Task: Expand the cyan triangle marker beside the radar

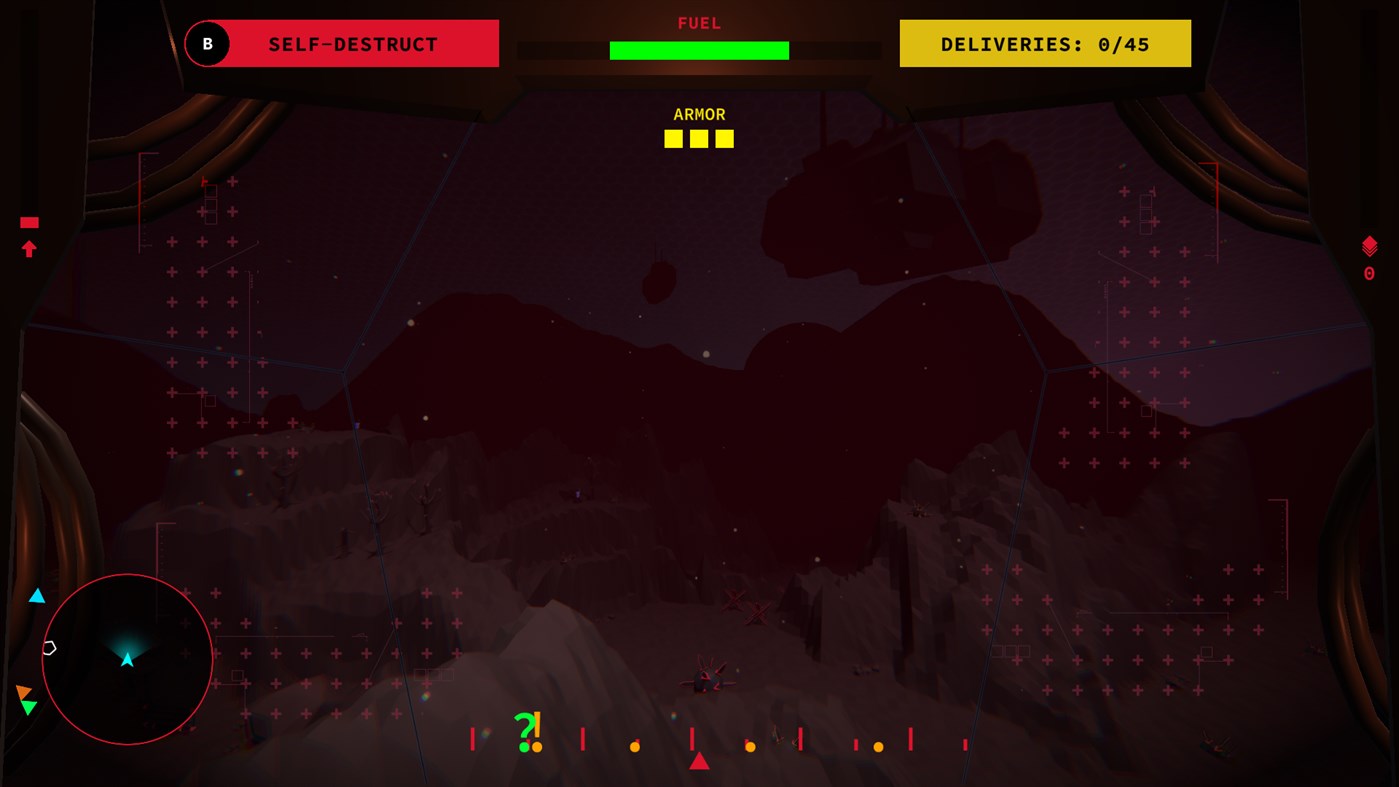Action: point(36,594)
